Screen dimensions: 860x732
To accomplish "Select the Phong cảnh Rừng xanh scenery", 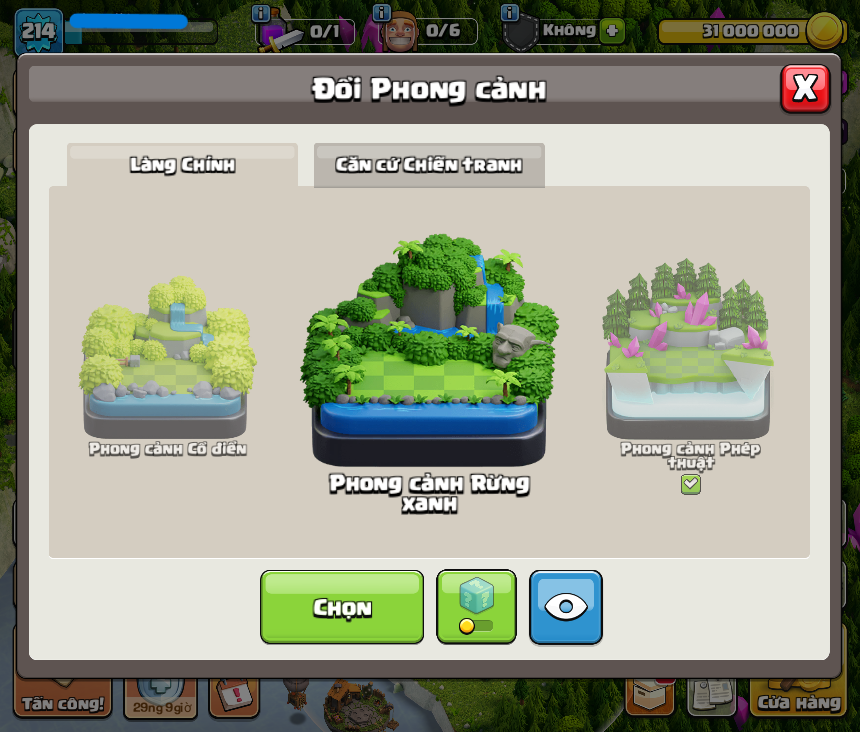I will click(429, 352).
